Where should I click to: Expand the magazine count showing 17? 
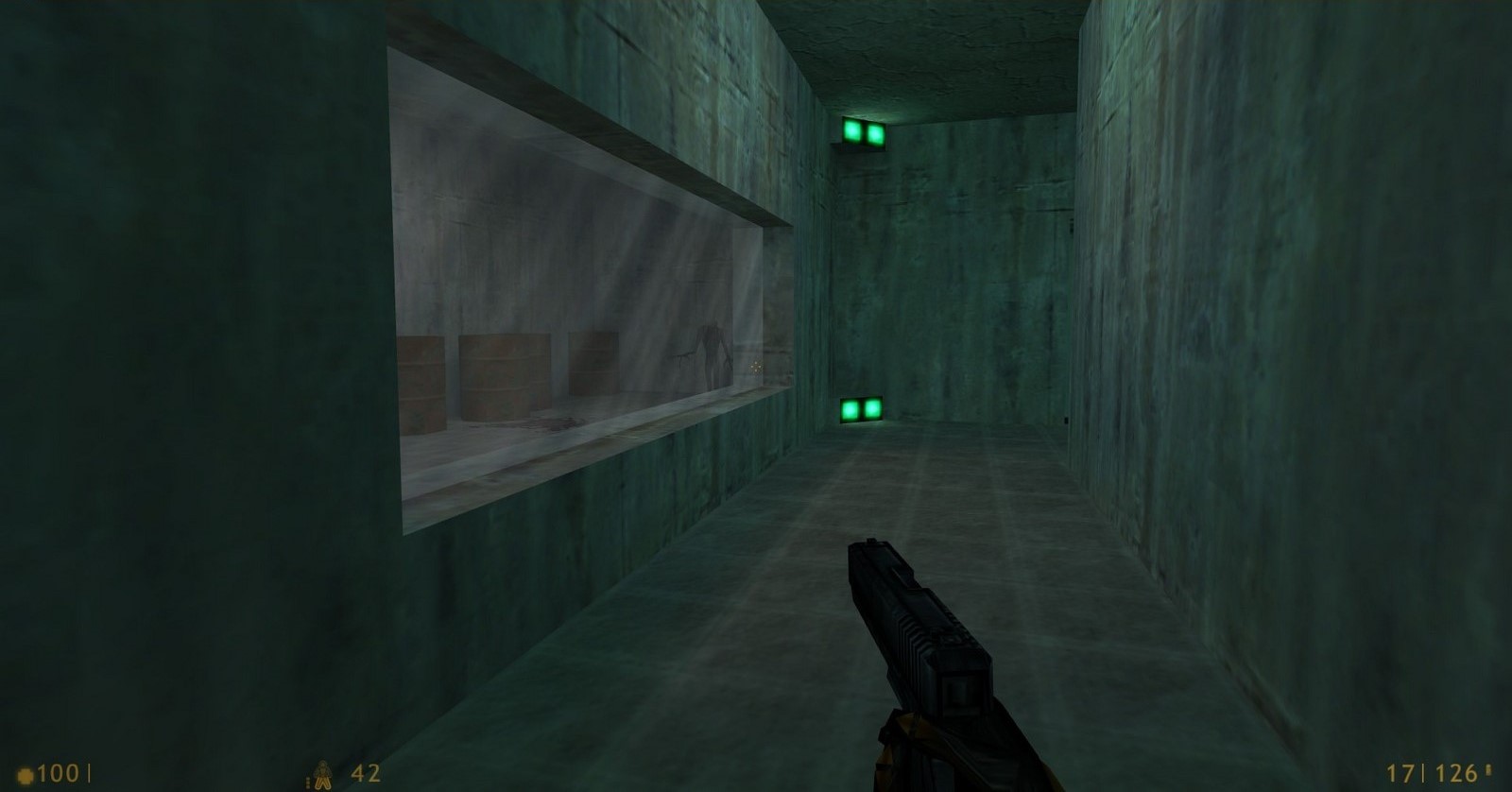coord(1401,773)
